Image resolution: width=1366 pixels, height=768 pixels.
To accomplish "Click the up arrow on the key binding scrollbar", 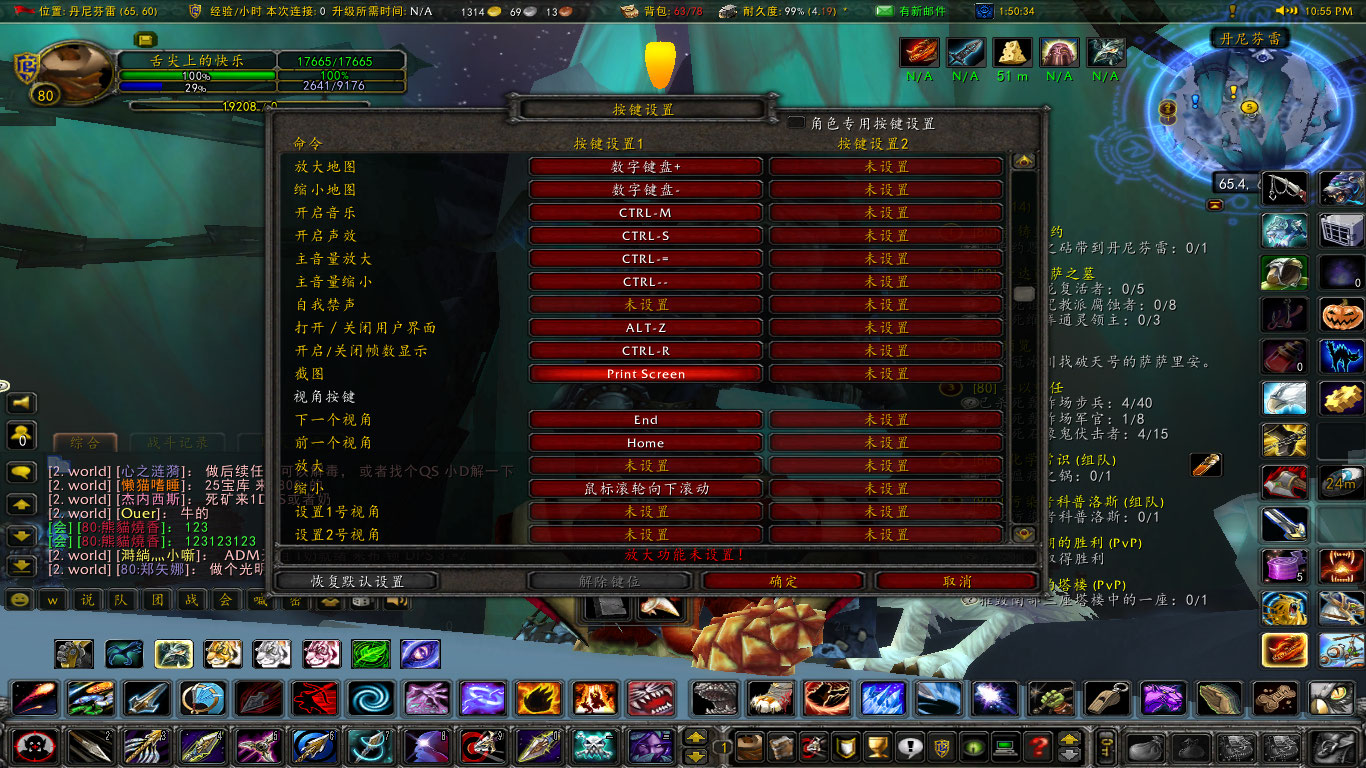I will pyautogui.click(x=1023, y=160).
